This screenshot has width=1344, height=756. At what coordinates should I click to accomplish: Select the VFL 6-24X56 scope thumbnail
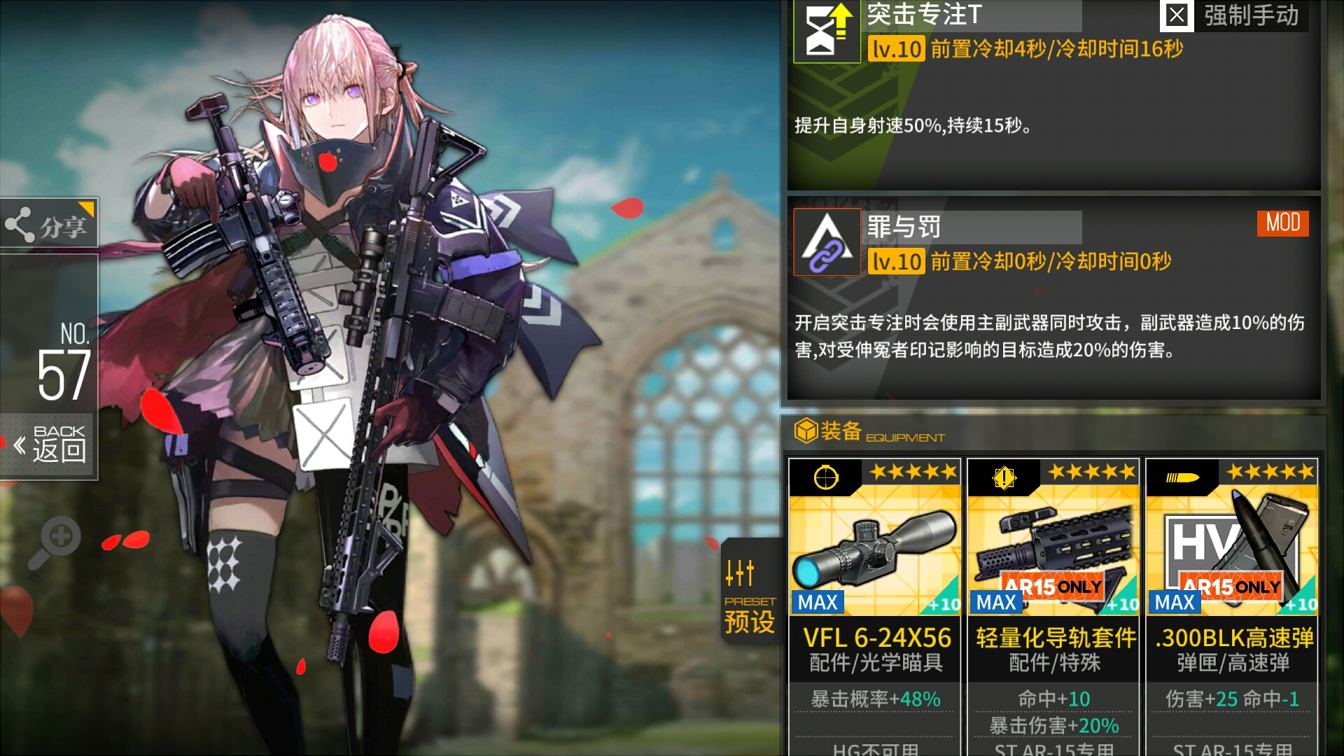(x=875, y=545)
